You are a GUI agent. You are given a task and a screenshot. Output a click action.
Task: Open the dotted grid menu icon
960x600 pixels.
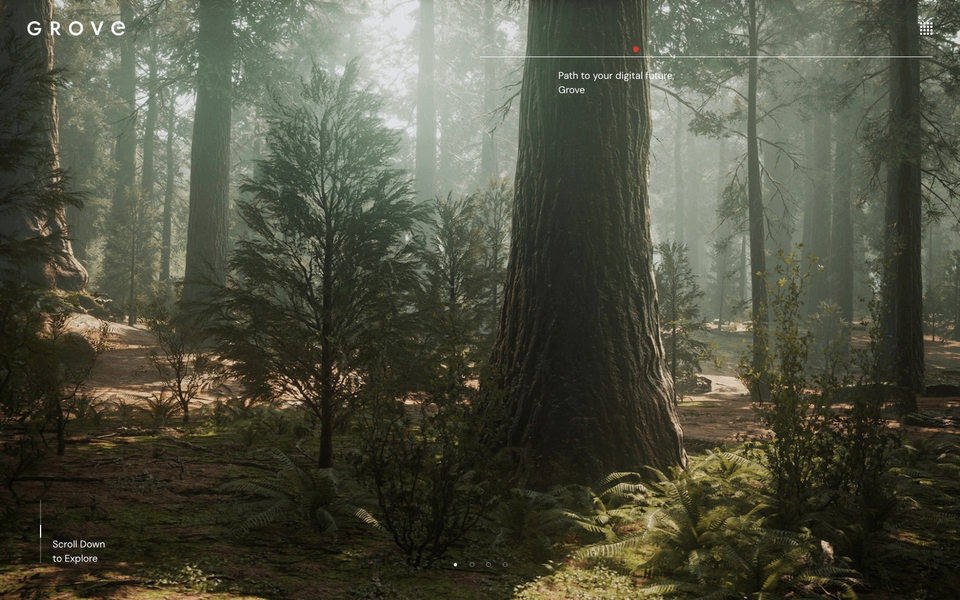(x=926, y=29)
